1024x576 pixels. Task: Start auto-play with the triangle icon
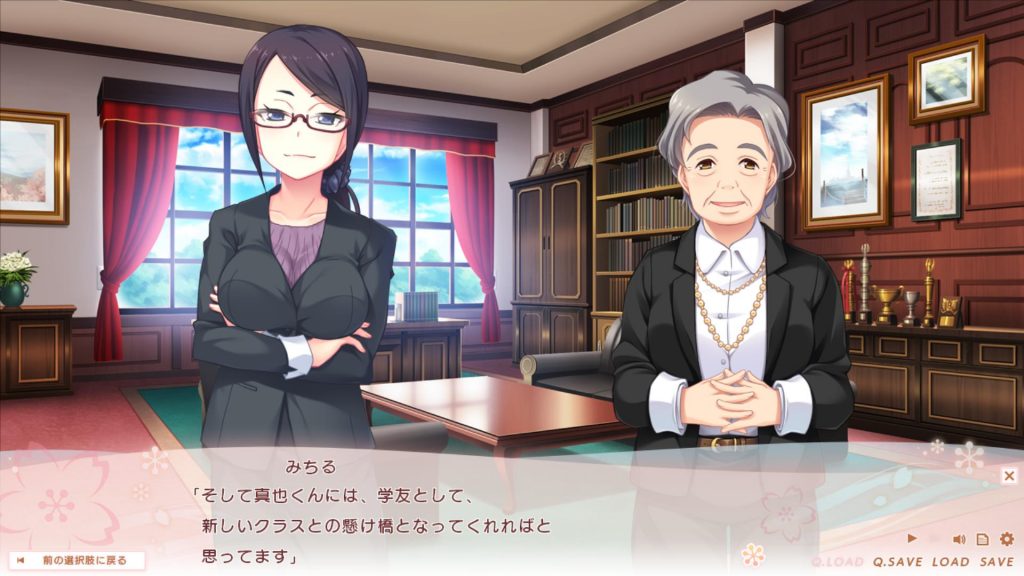click(911, 539)
